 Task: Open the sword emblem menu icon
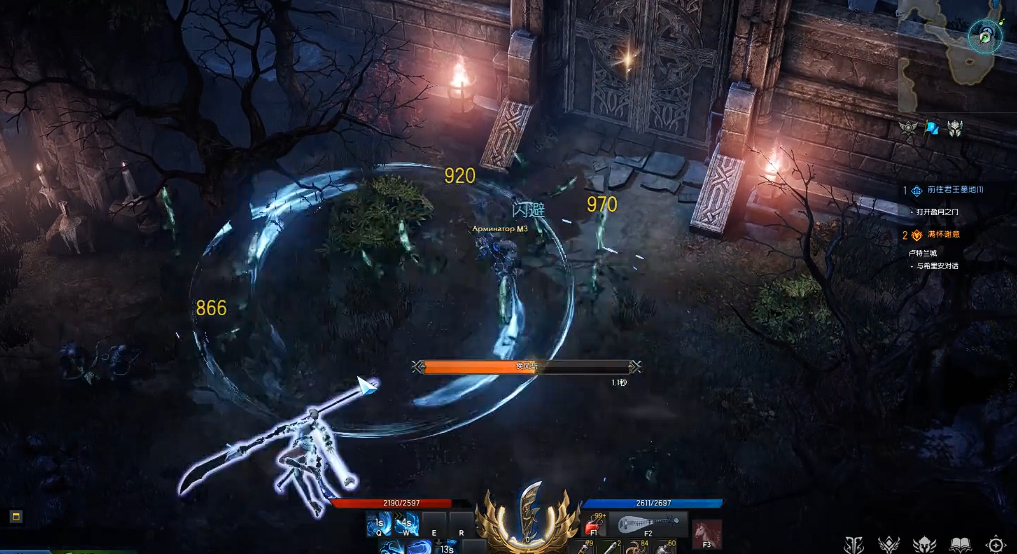pyautogui.click(x=853, y=544)
